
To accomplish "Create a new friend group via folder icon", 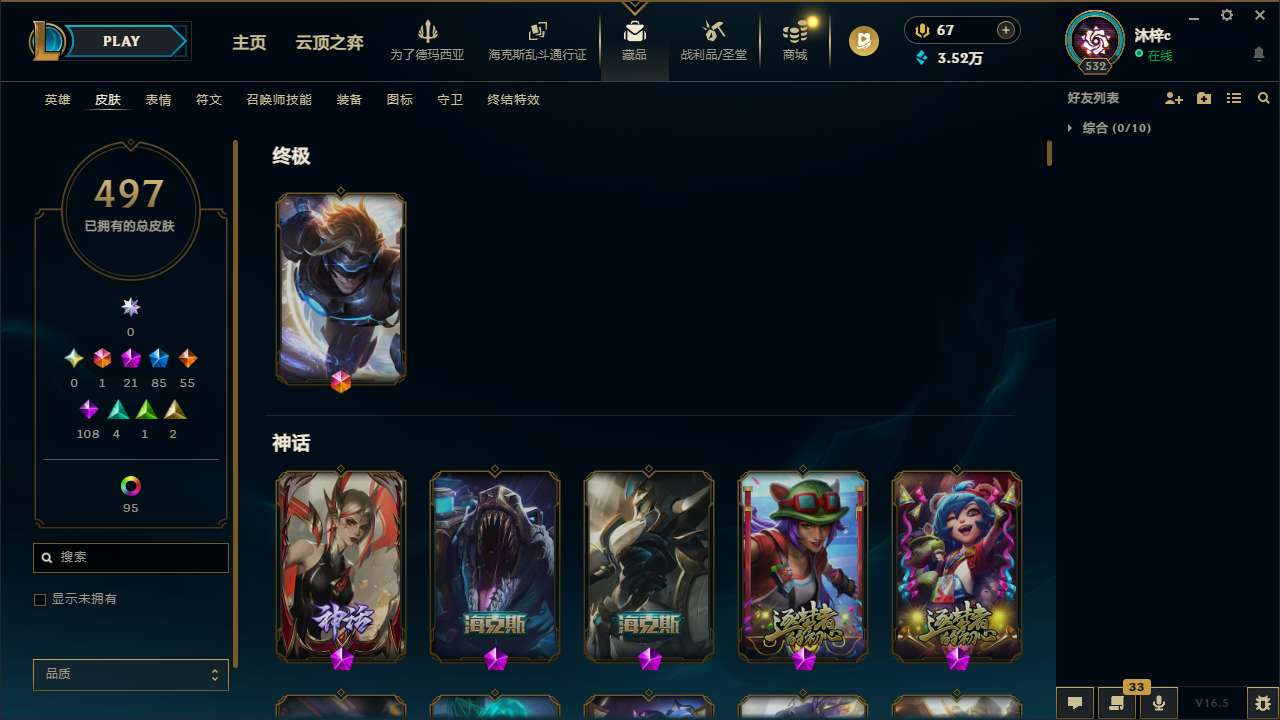I will point(1204,98).
